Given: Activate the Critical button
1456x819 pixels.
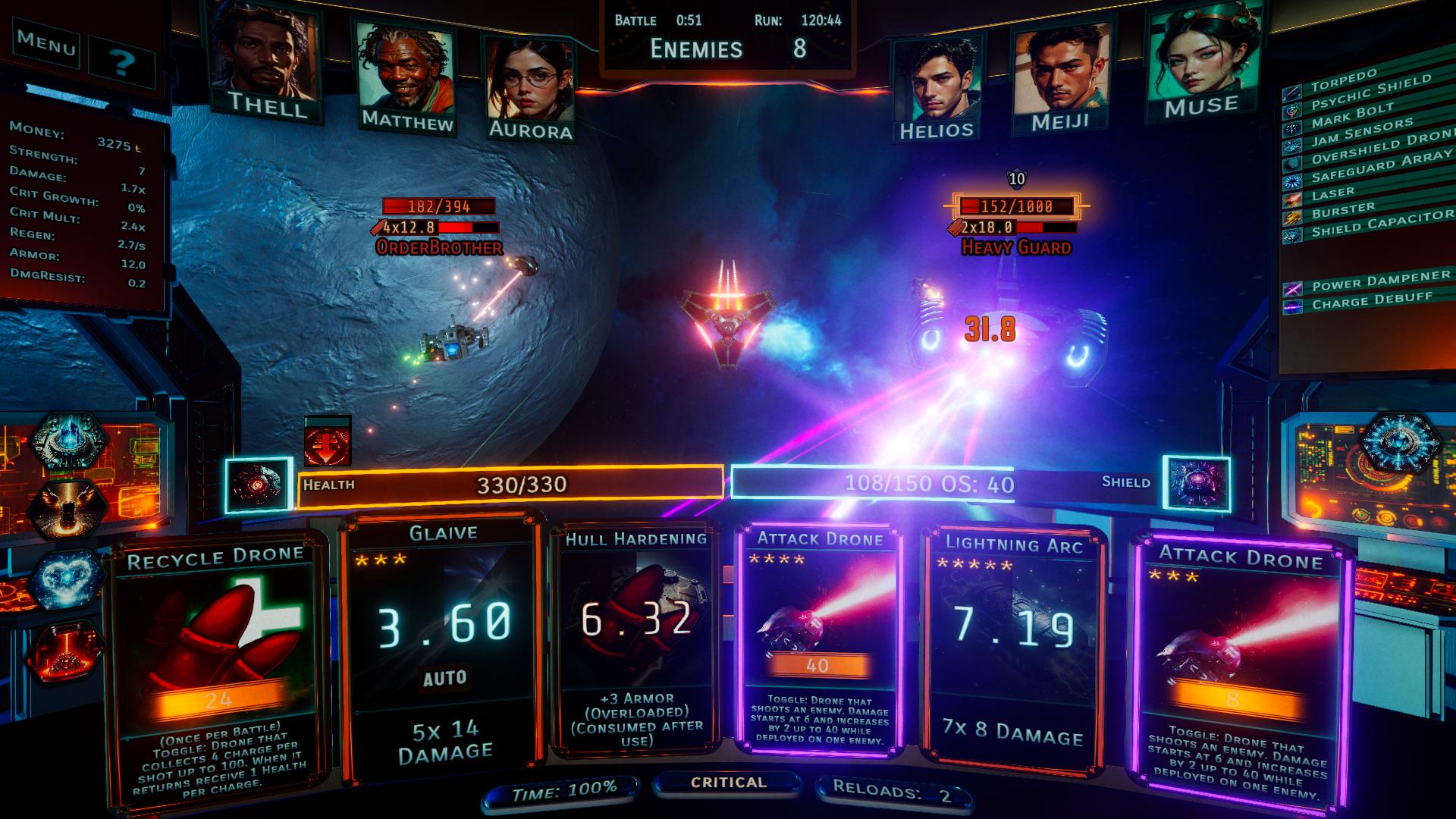Looking at the screenshot, I should tap(728, 783).
